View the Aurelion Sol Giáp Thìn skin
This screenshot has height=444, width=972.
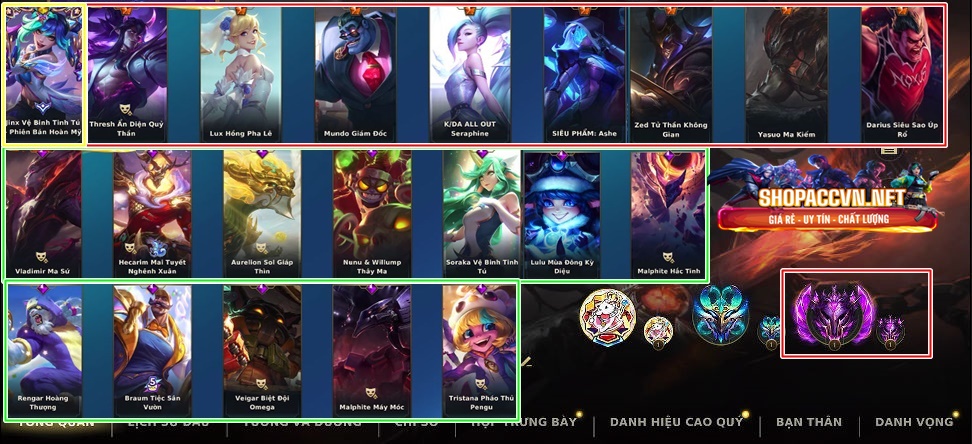262,214
